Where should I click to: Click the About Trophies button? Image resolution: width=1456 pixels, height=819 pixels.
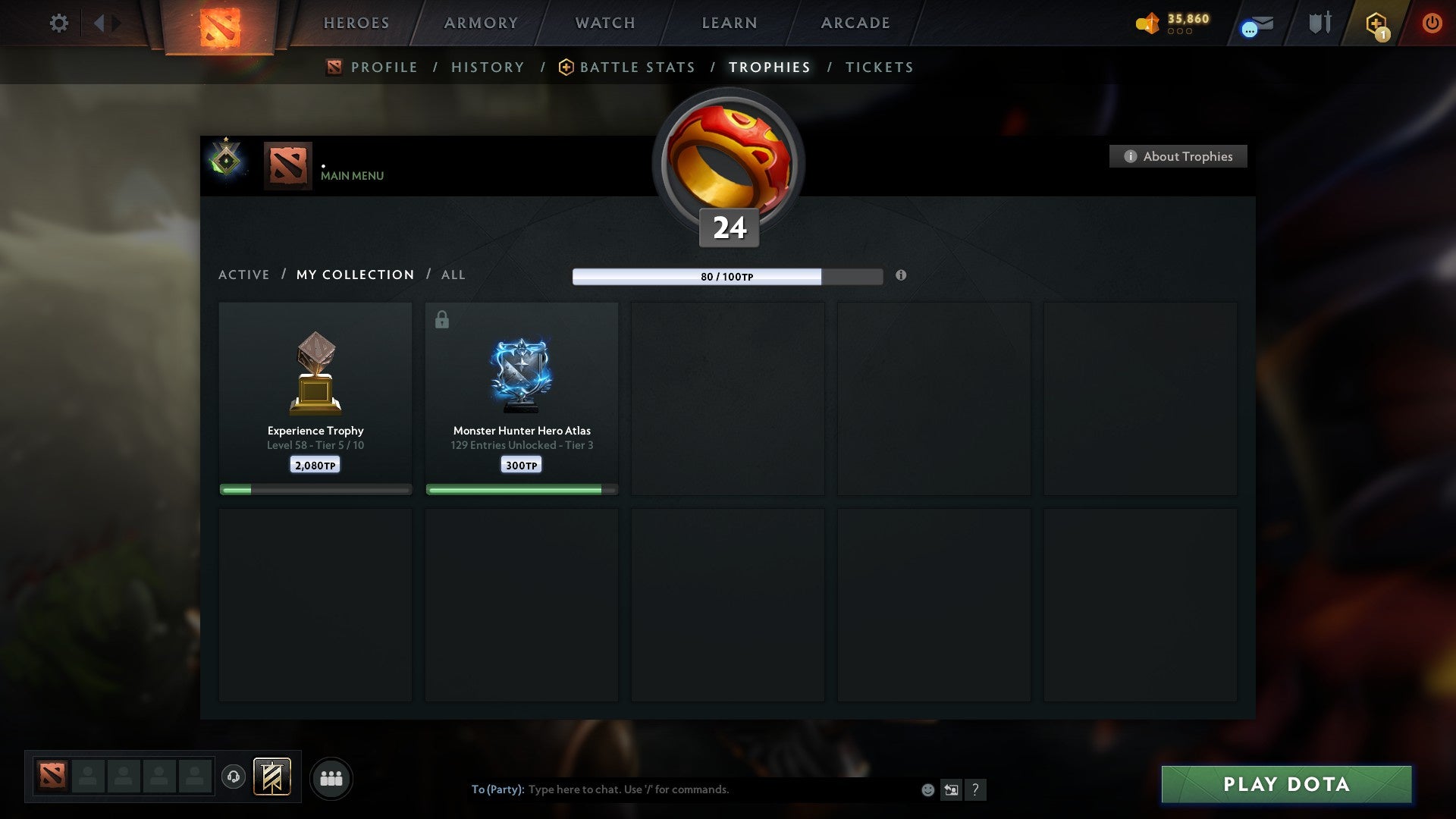(1178, 156)
